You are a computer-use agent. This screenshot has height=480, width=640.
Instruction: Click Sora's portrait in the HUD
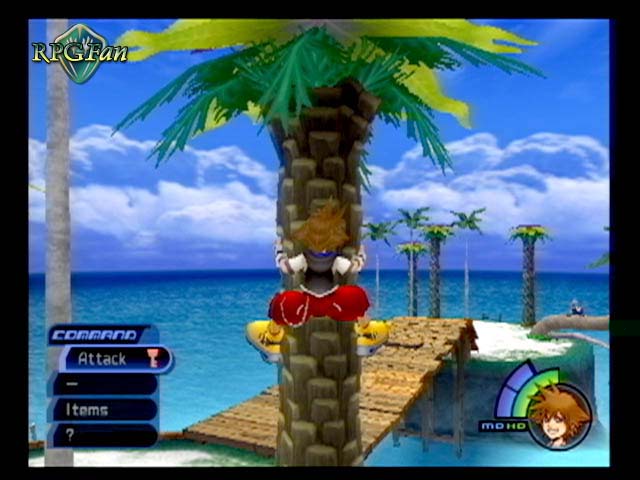point(560,415)
